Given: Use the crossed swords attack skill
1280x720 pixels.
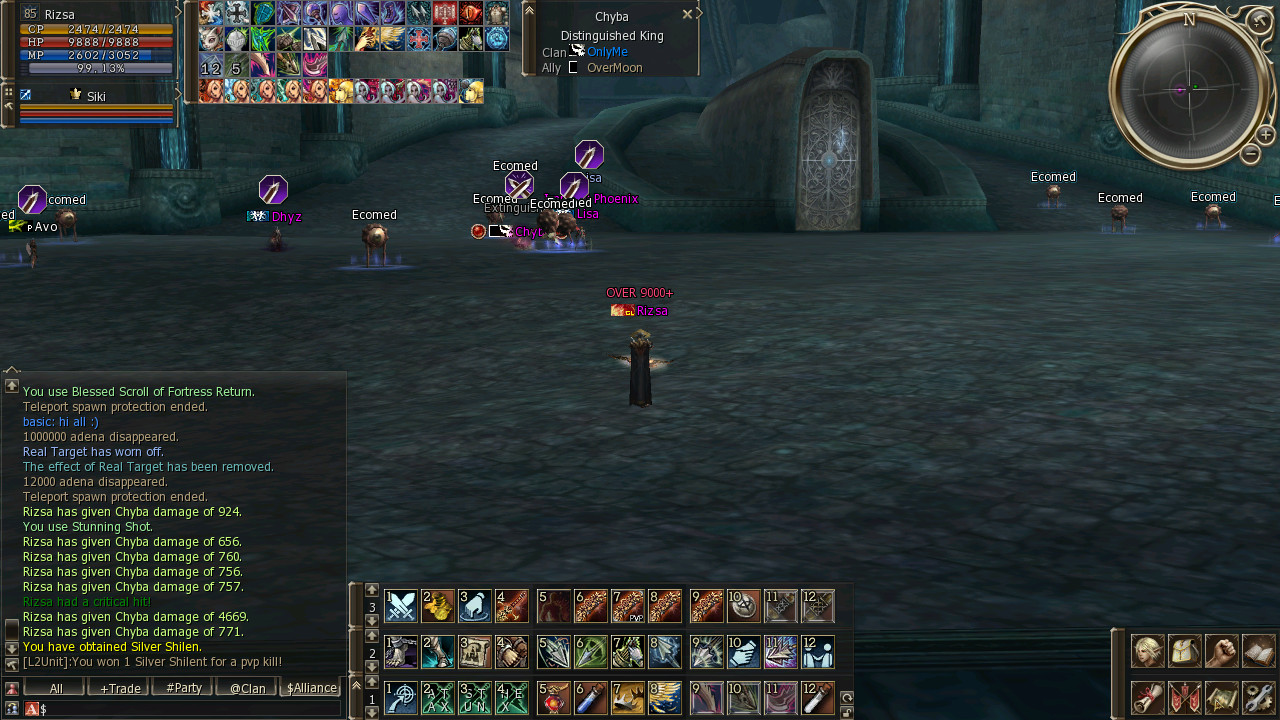Looking at the screenshot, I should [x=401, y=606].
